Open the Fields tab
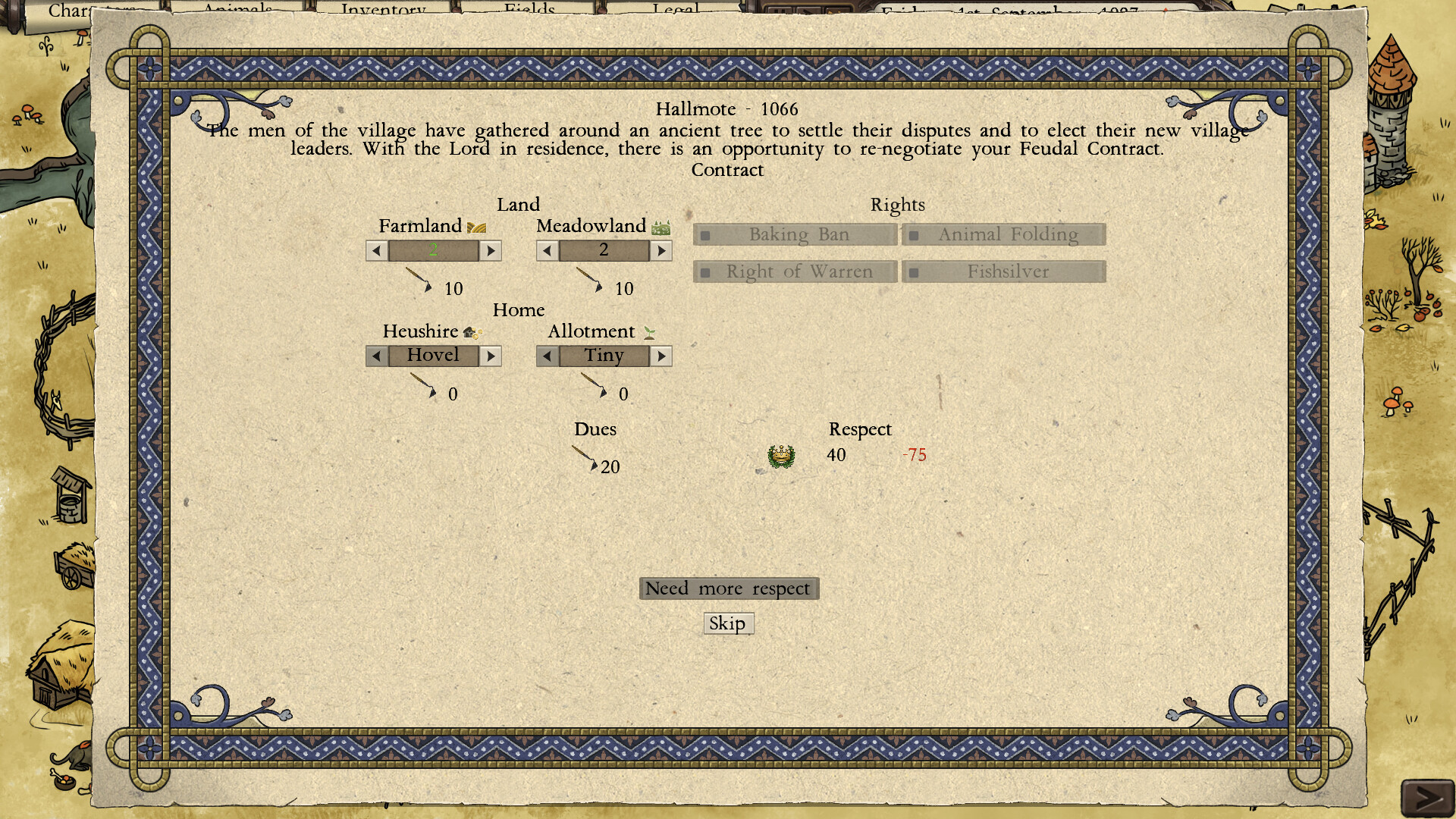 [x=529, y=9]
